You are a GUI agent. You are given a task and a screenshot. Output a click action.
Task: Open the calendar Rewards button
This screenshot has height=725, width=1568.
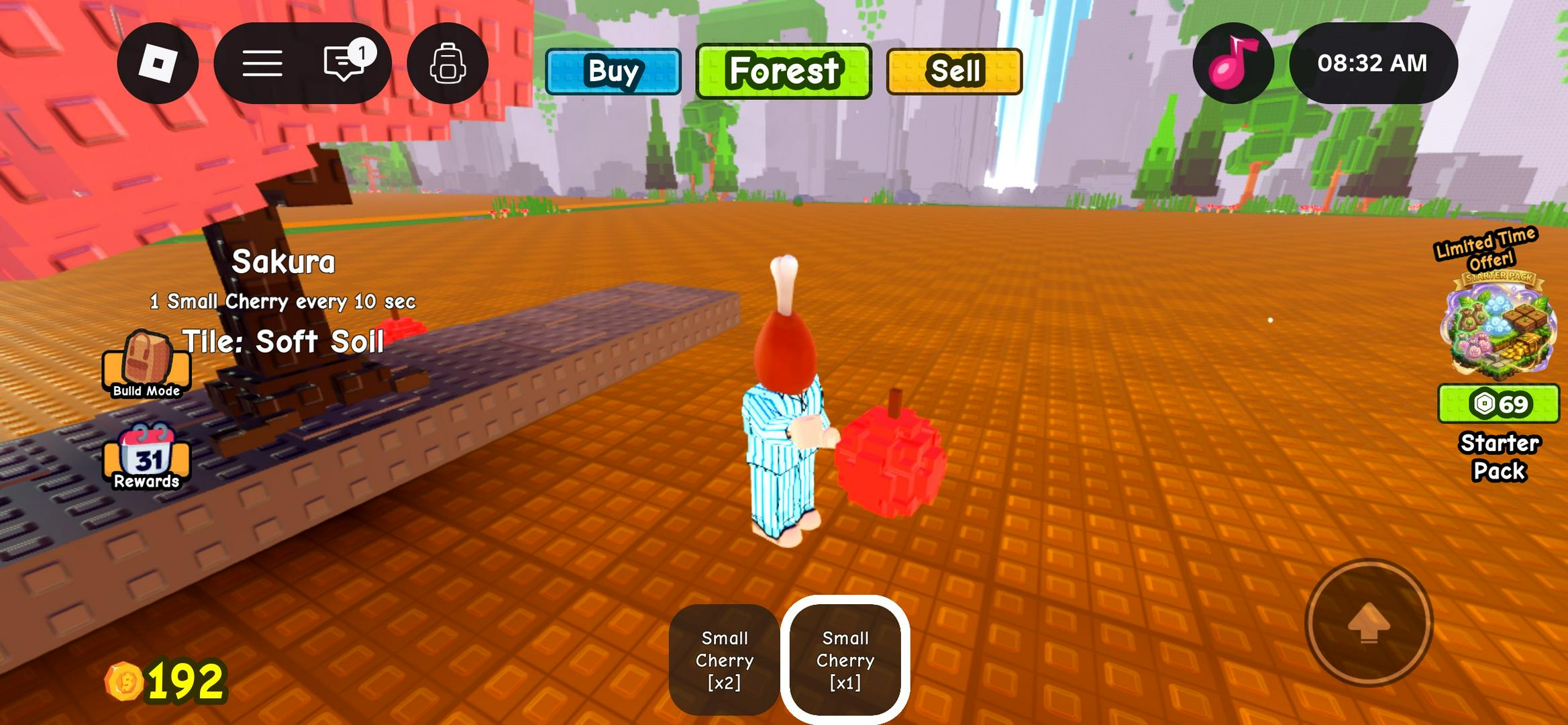(x=146, y=457)
